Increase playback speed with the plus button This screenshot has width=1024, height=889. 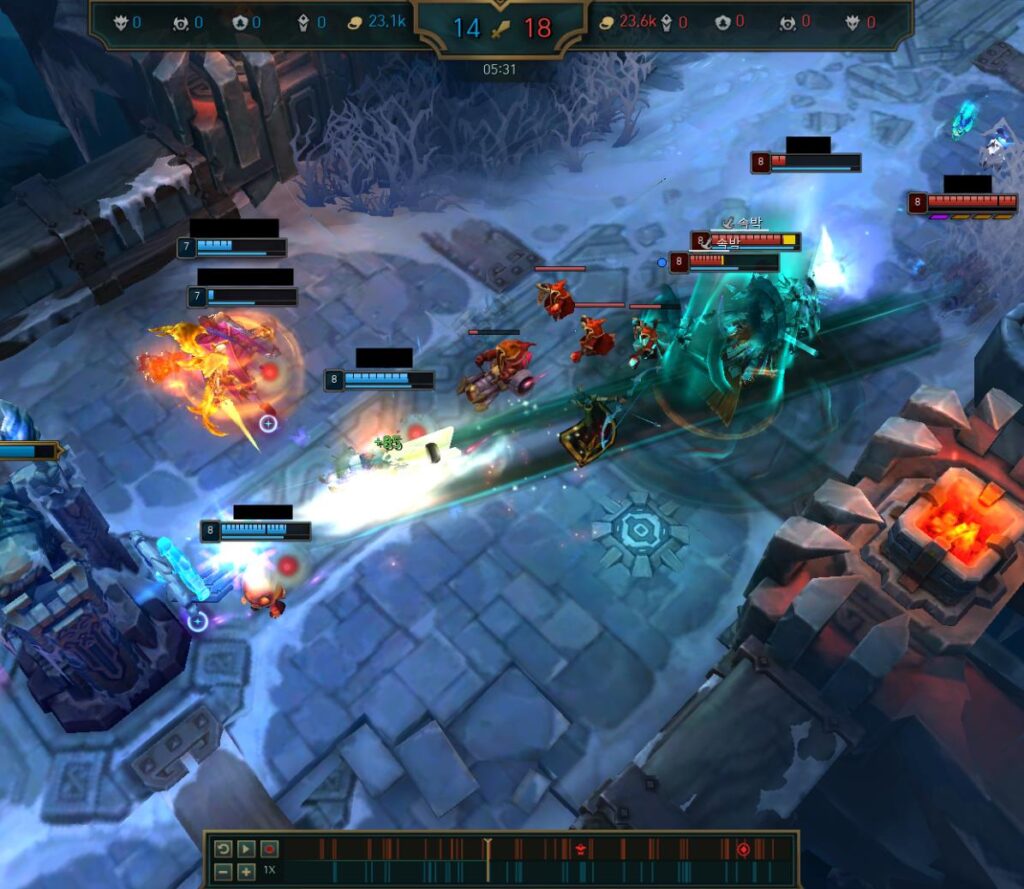245,871
